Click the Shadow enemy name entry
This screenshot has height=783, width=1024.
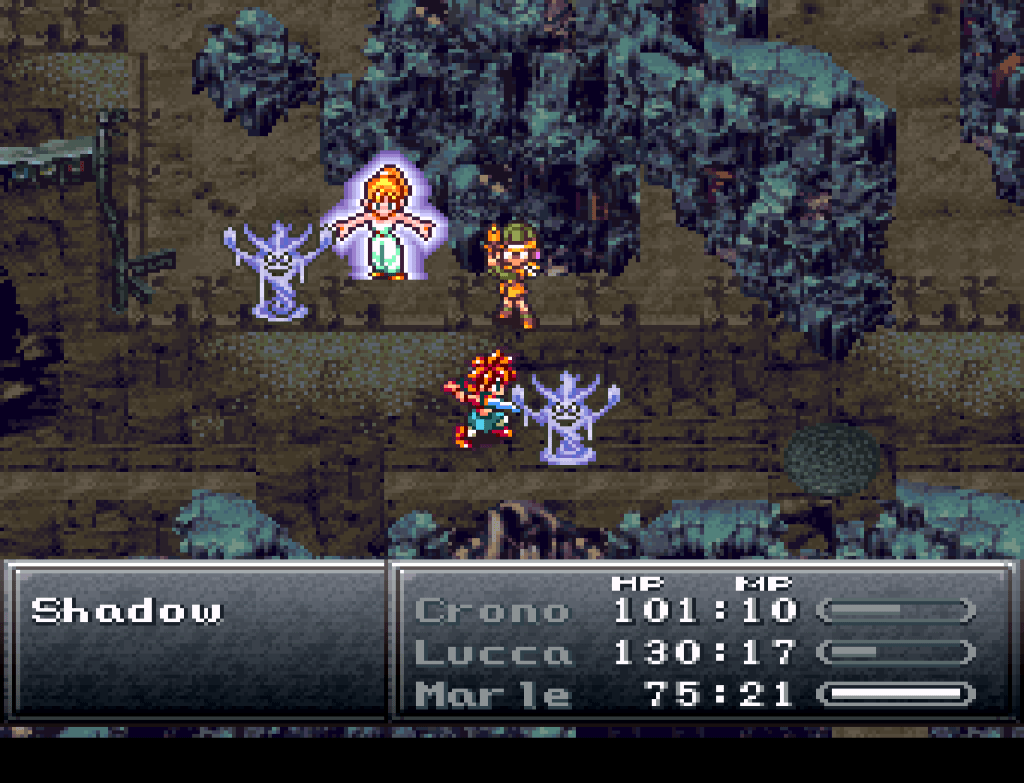[x=127, y=611]
